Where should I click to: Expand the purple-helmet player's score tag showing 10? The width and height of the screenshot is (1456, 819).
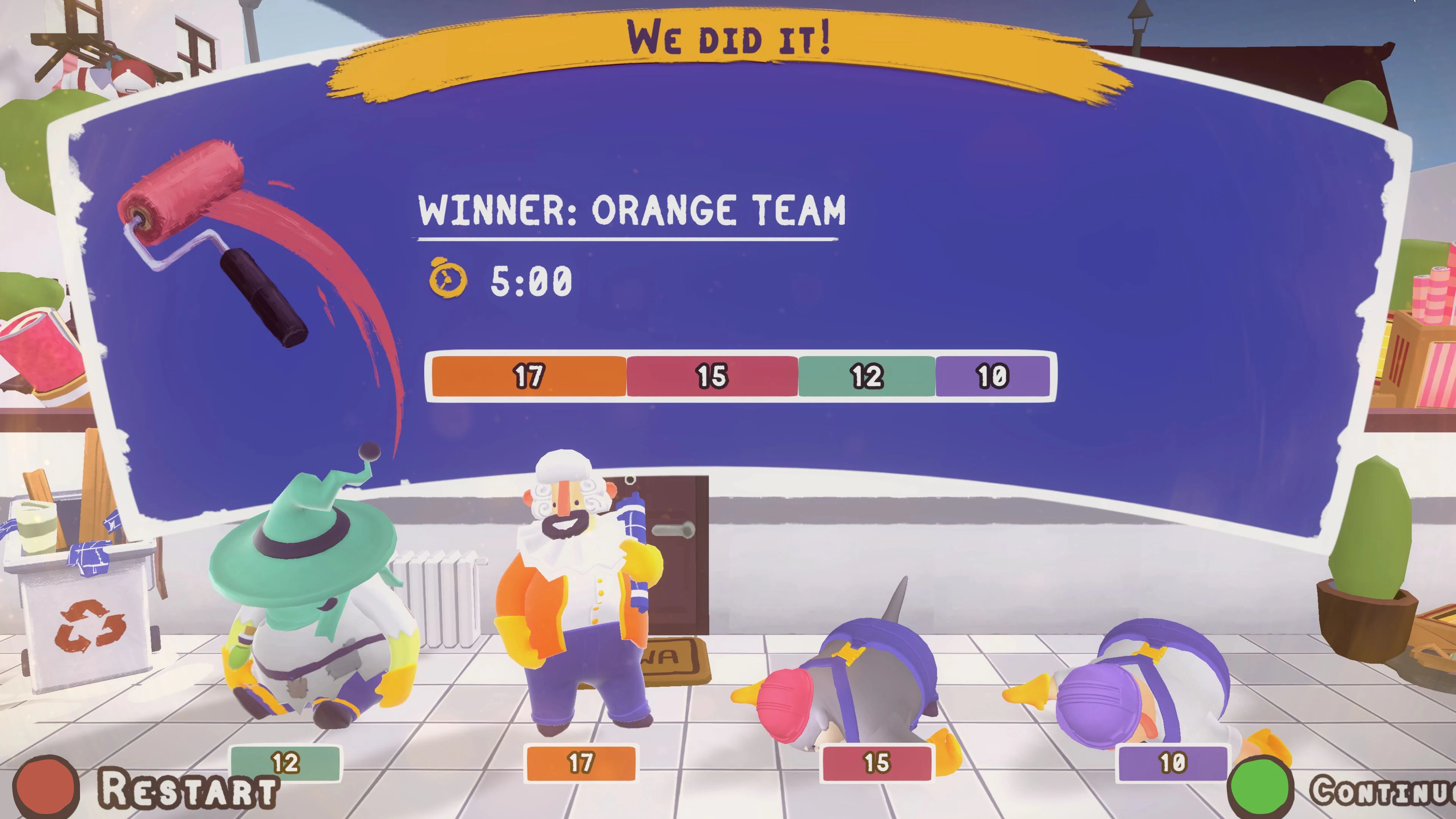point(1173,764)
